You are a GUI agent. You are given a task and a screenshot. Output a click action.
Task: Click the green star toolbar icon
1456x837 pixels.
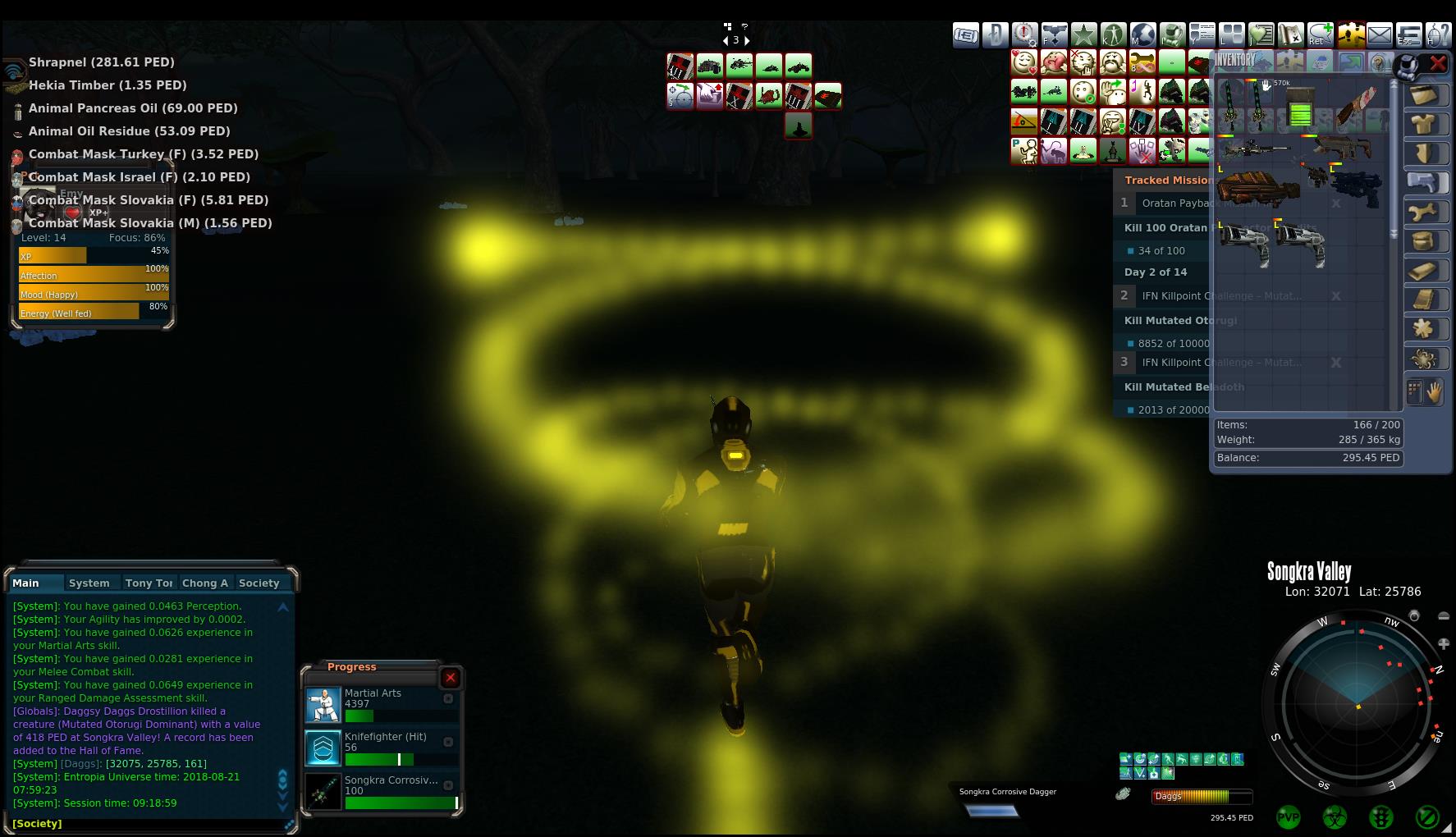(x=1084, y=34)
